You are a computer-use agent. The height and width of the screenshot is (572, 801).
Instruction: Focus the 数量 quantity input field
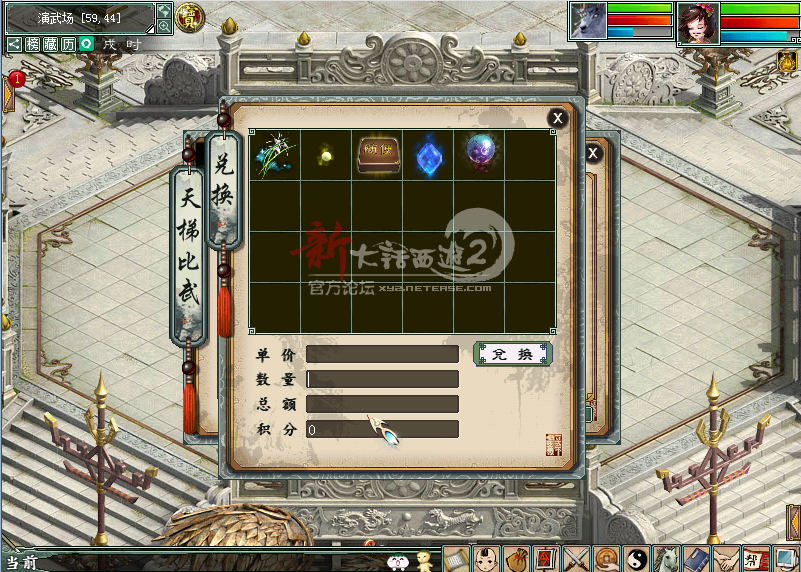pos(382,379)
